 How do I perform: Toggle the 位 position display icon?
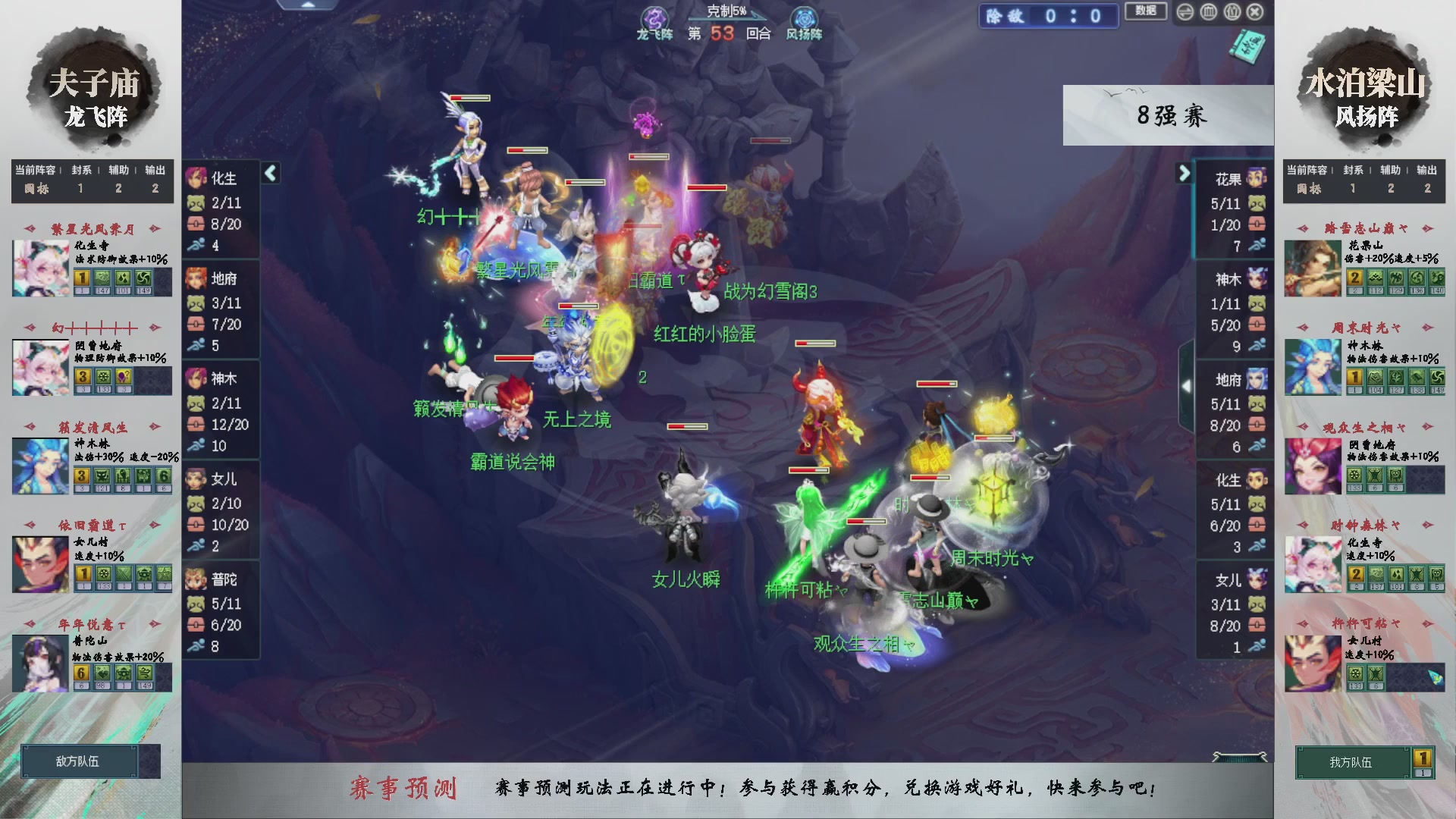point(1232,12)
